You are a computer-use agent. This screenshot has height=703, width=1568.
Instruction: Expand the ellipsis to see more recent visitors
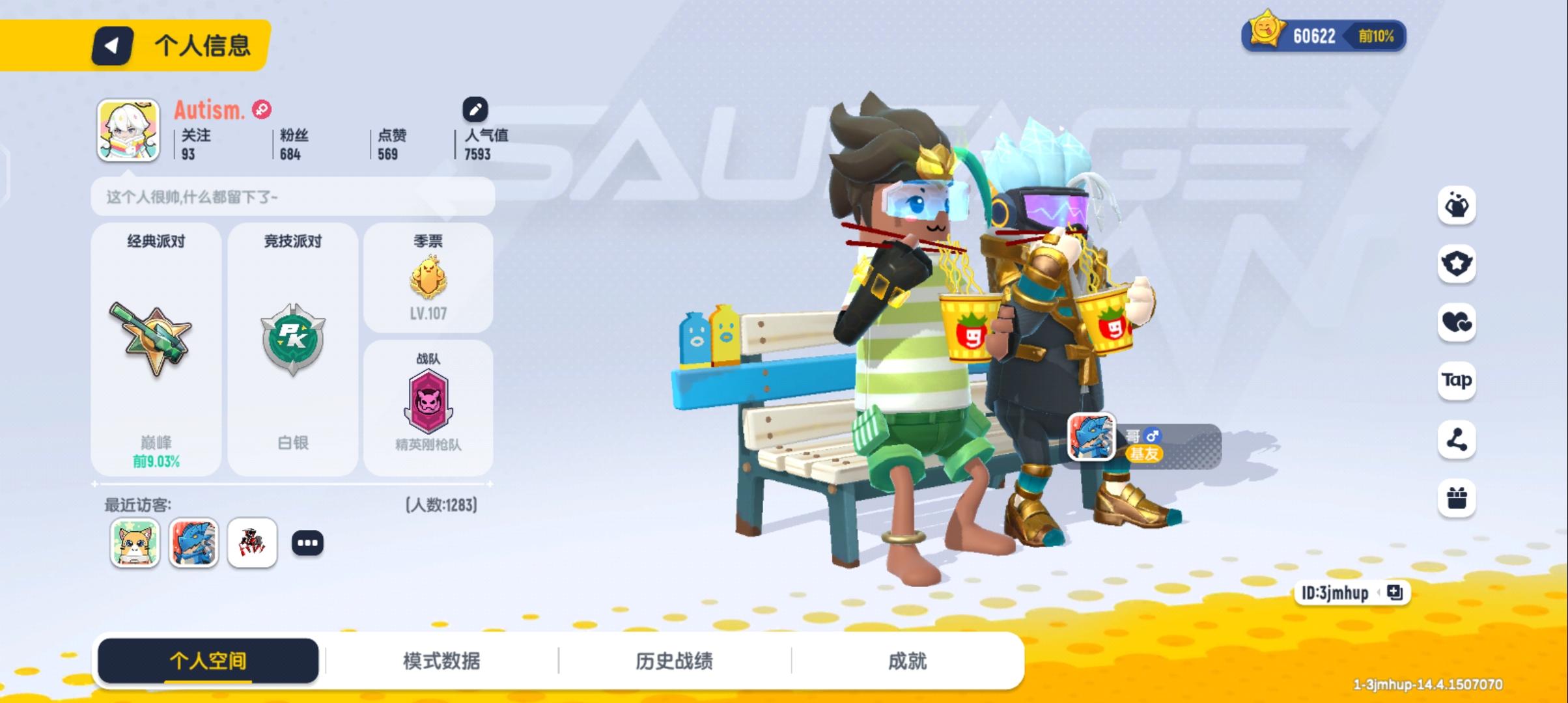click(309, 542)
